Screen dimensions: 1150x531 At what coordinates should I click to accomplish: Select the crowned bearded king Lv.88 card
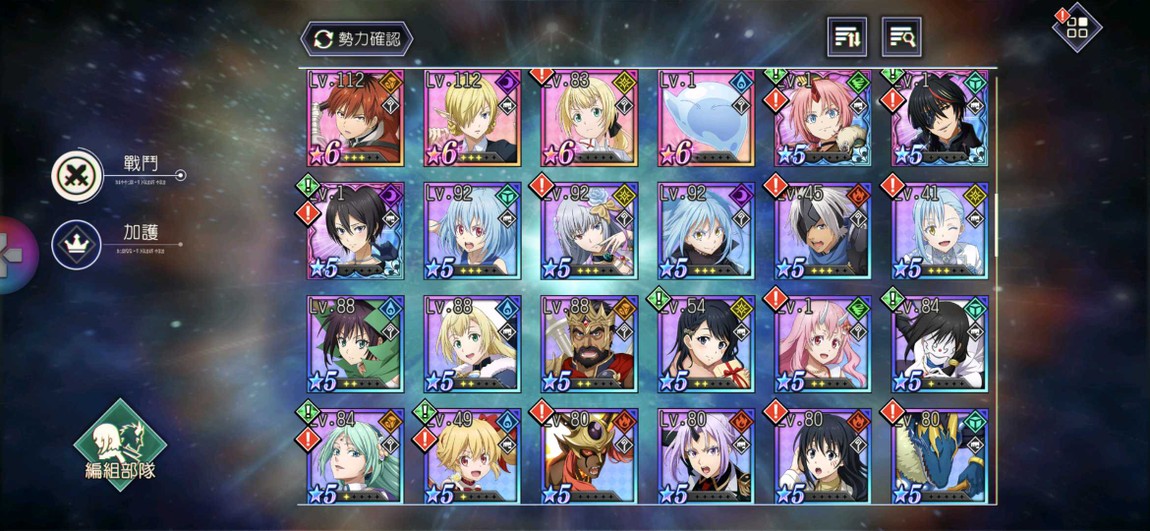[x=589, y=343]
